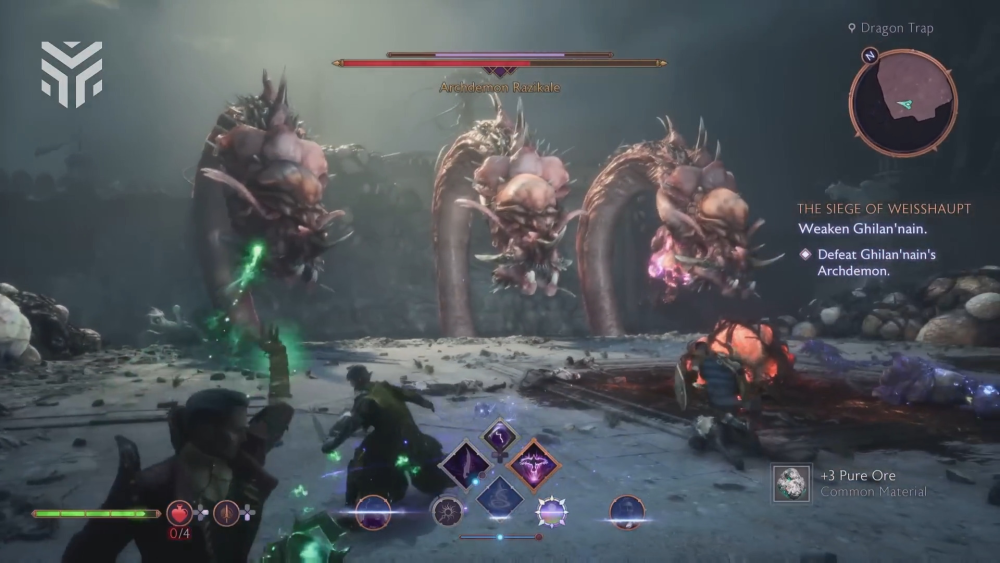Click the Pure Ore loot notification icon
Viewport: 1000px width, 563px height.
coord(792,483)
